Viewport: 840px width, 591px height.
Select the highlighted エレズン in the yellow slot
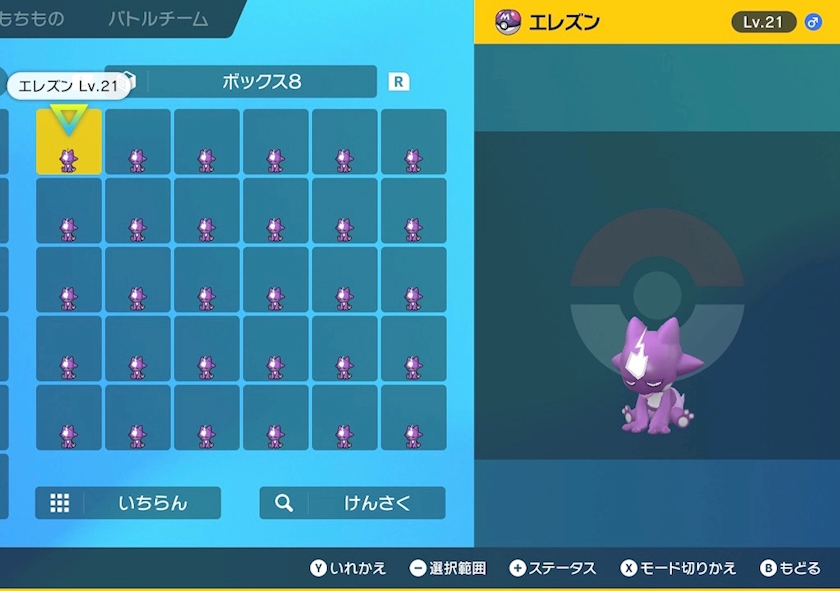click(x=69, y=142)
